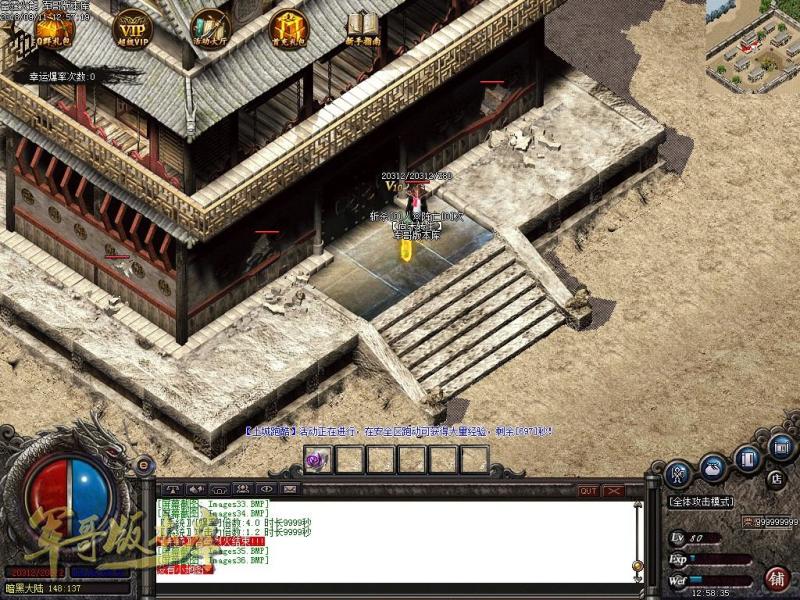This screenshot has width=800, height=600.
Task: Open the round 店 shop button
Action: [x=776, y=479]
